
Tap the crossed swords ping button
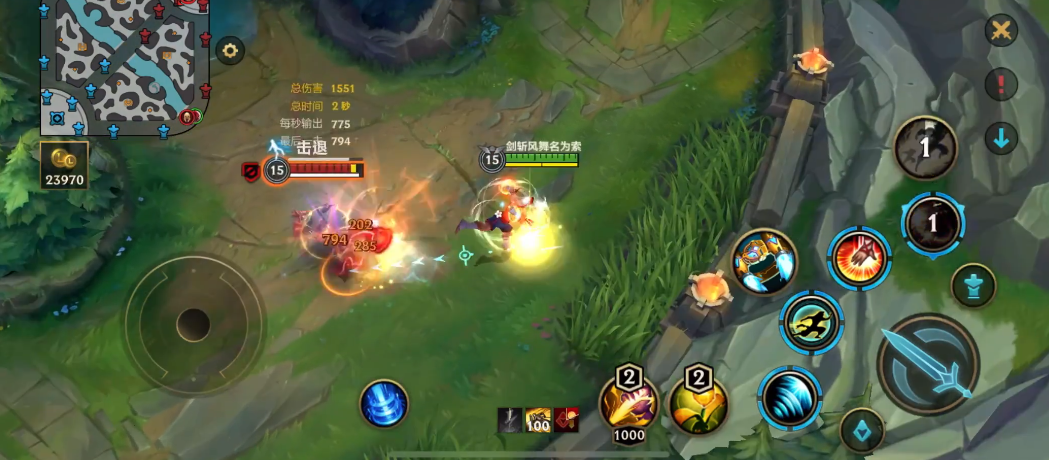1001,31
